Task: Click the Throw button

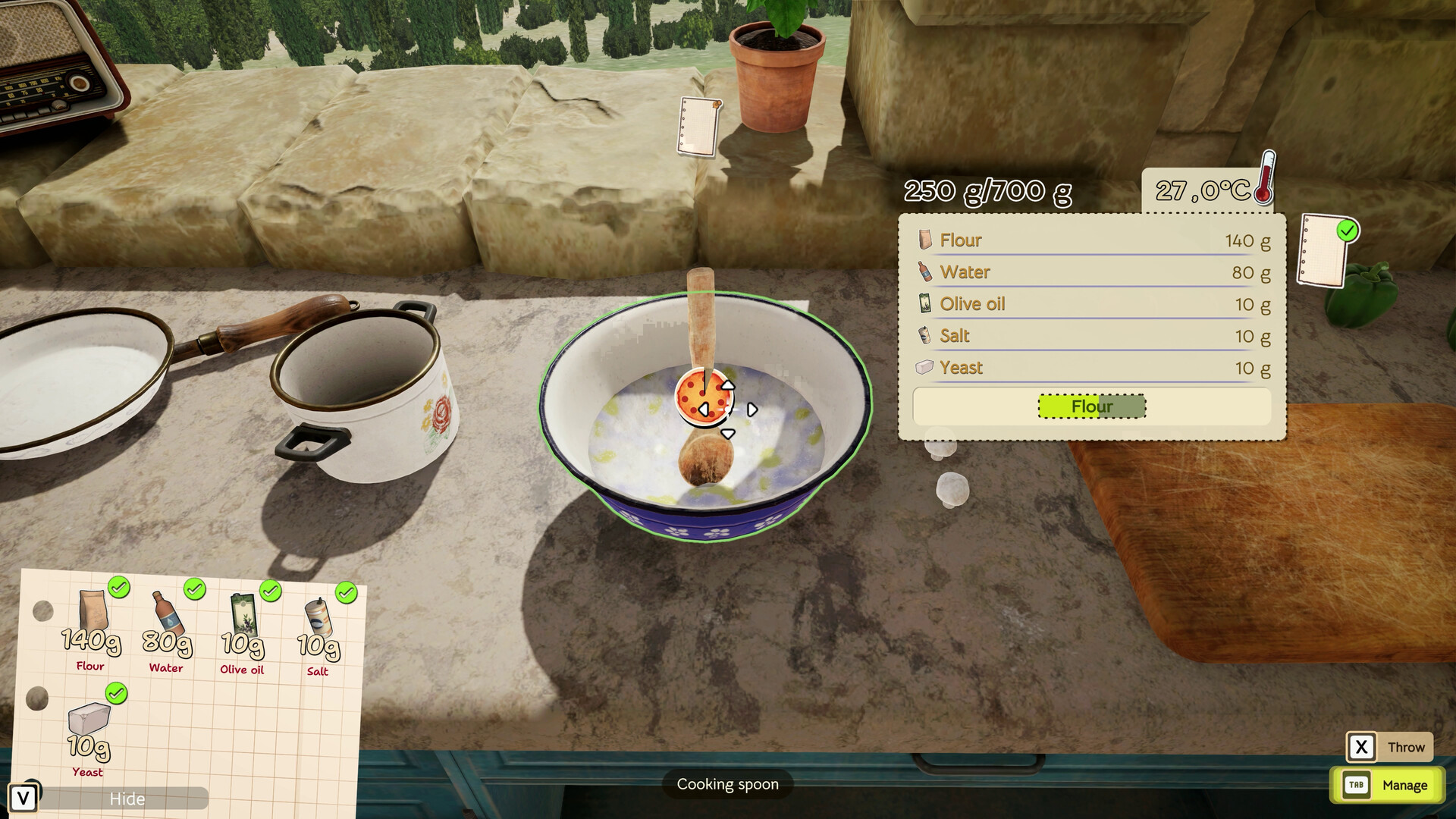Action: 1389,747
